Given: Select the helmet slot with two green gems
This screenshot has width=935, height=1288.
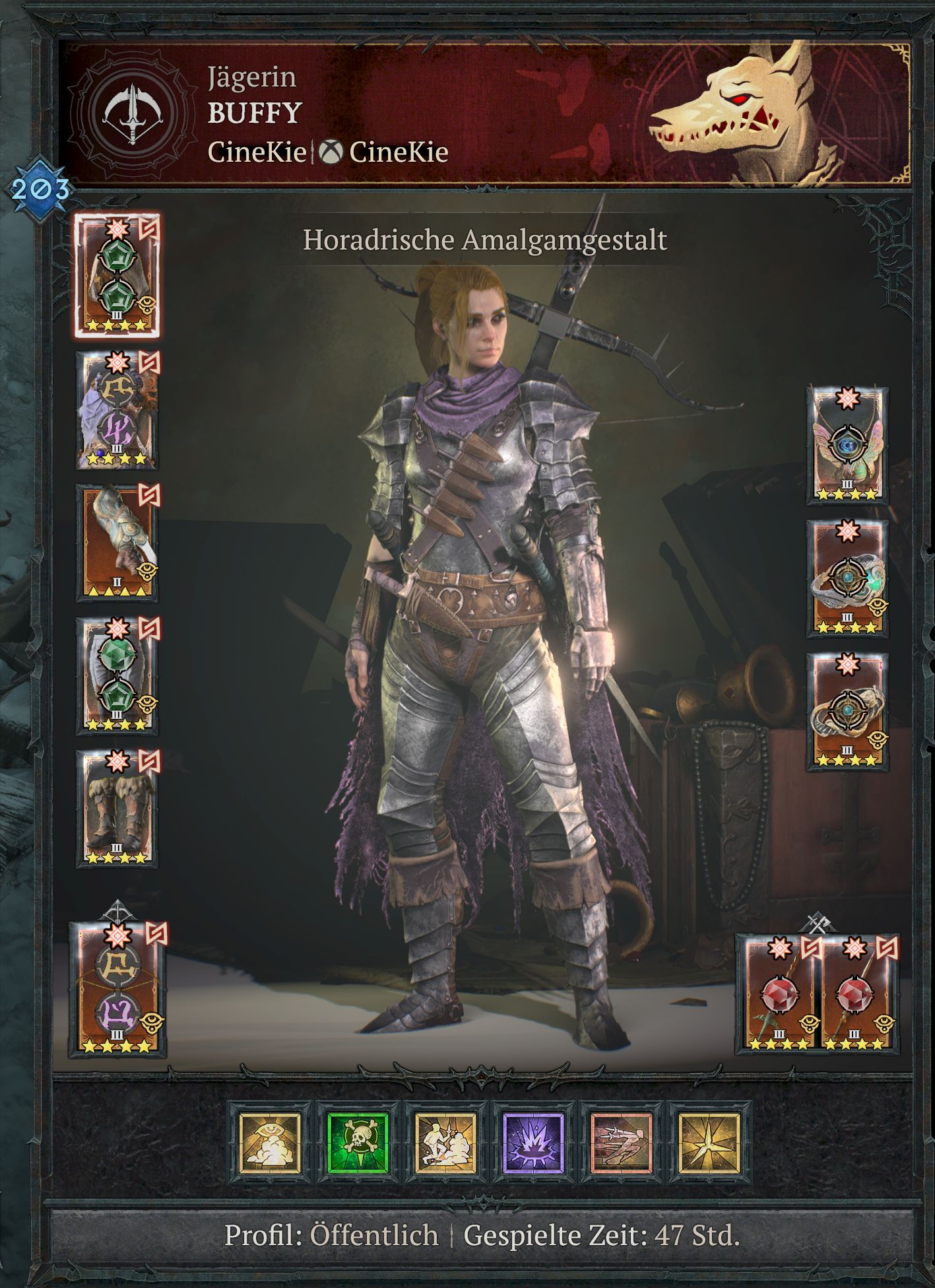Looking at the screenshot, I should [x=117, y=276].
